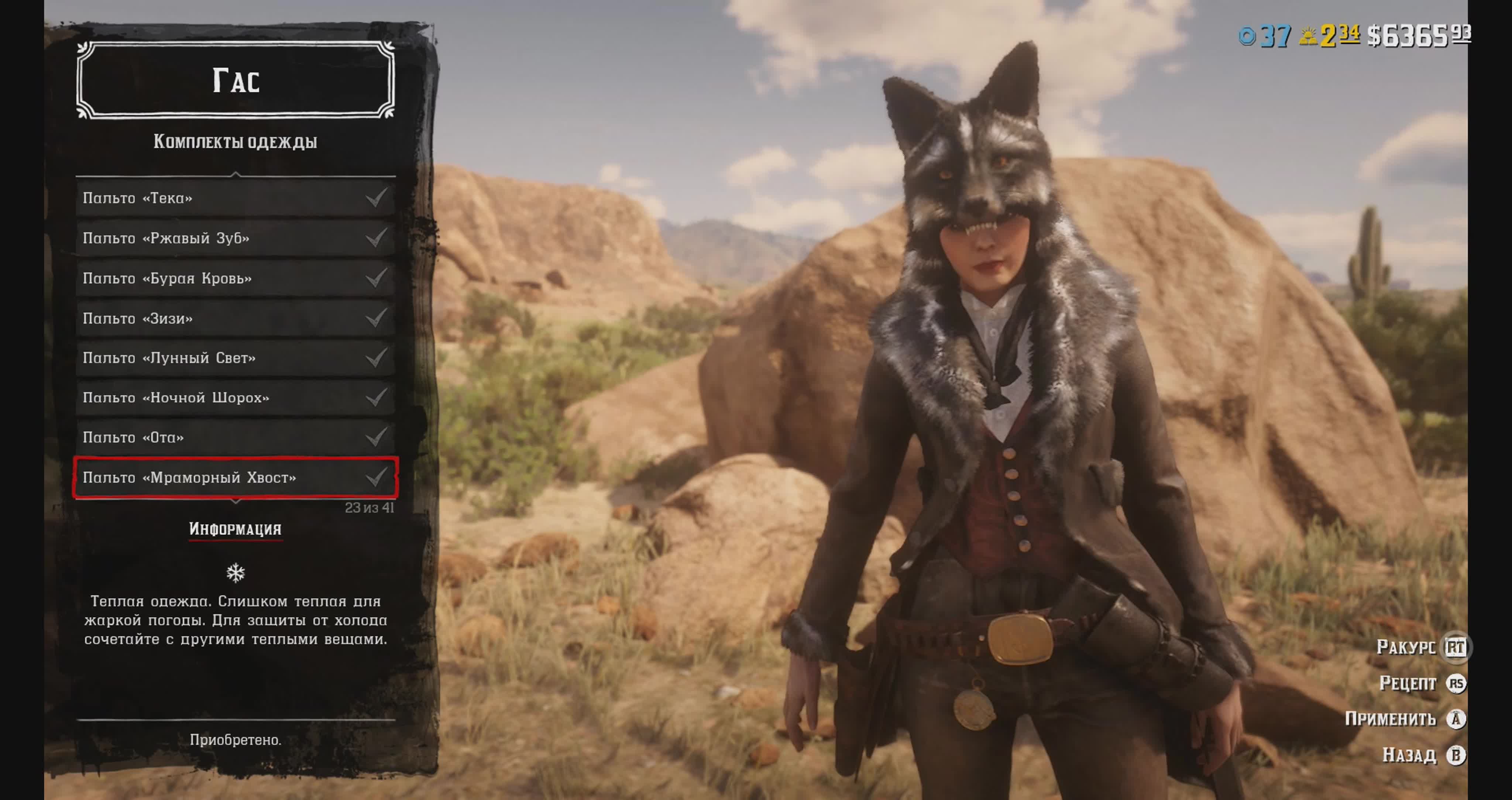Open the Информация section heading
Image resolution: width=1512 pixels, height=800 pixels.
click(x=236, y=529)
